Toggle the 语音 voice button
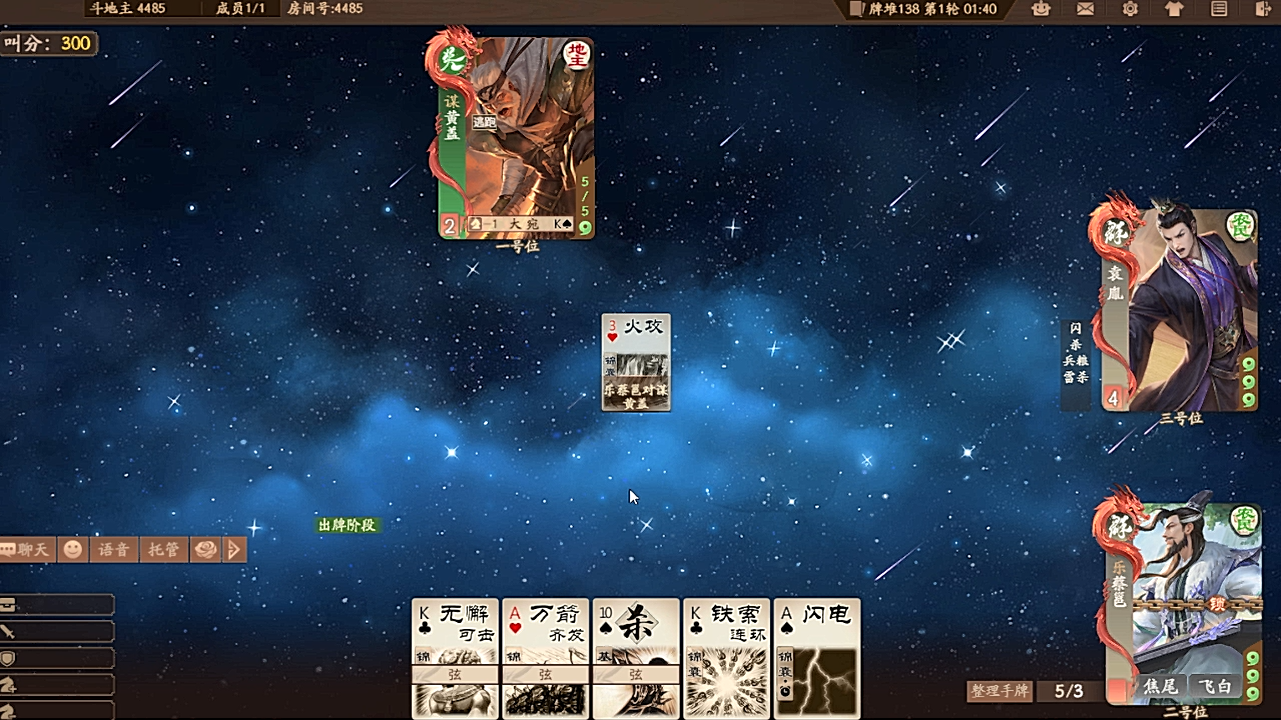Viewport: 1281px width, 720px height. 112,549
